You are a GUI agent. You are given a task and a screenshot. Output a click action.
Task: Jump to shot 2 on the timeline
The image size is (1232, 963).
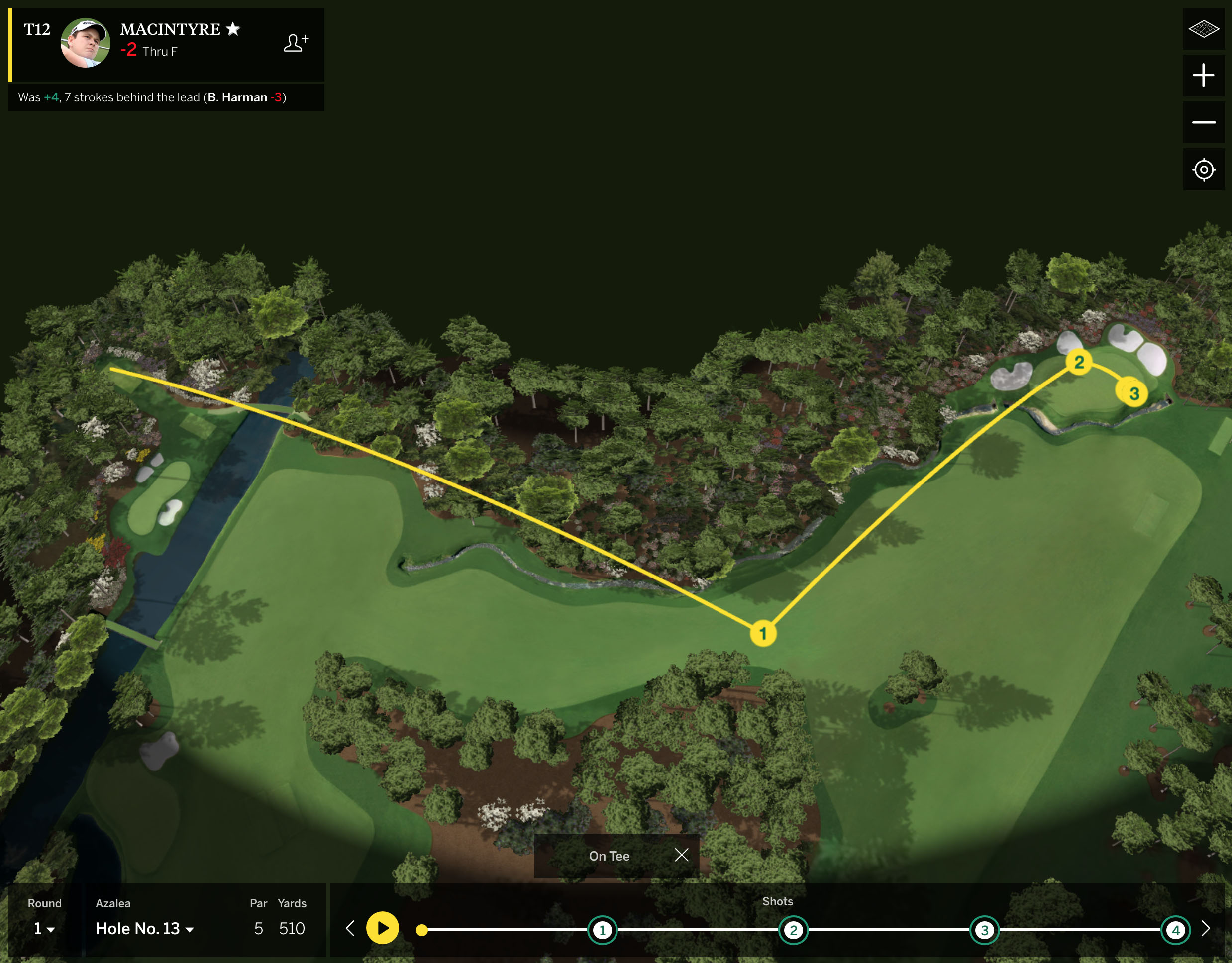click(x=793, y=930)
